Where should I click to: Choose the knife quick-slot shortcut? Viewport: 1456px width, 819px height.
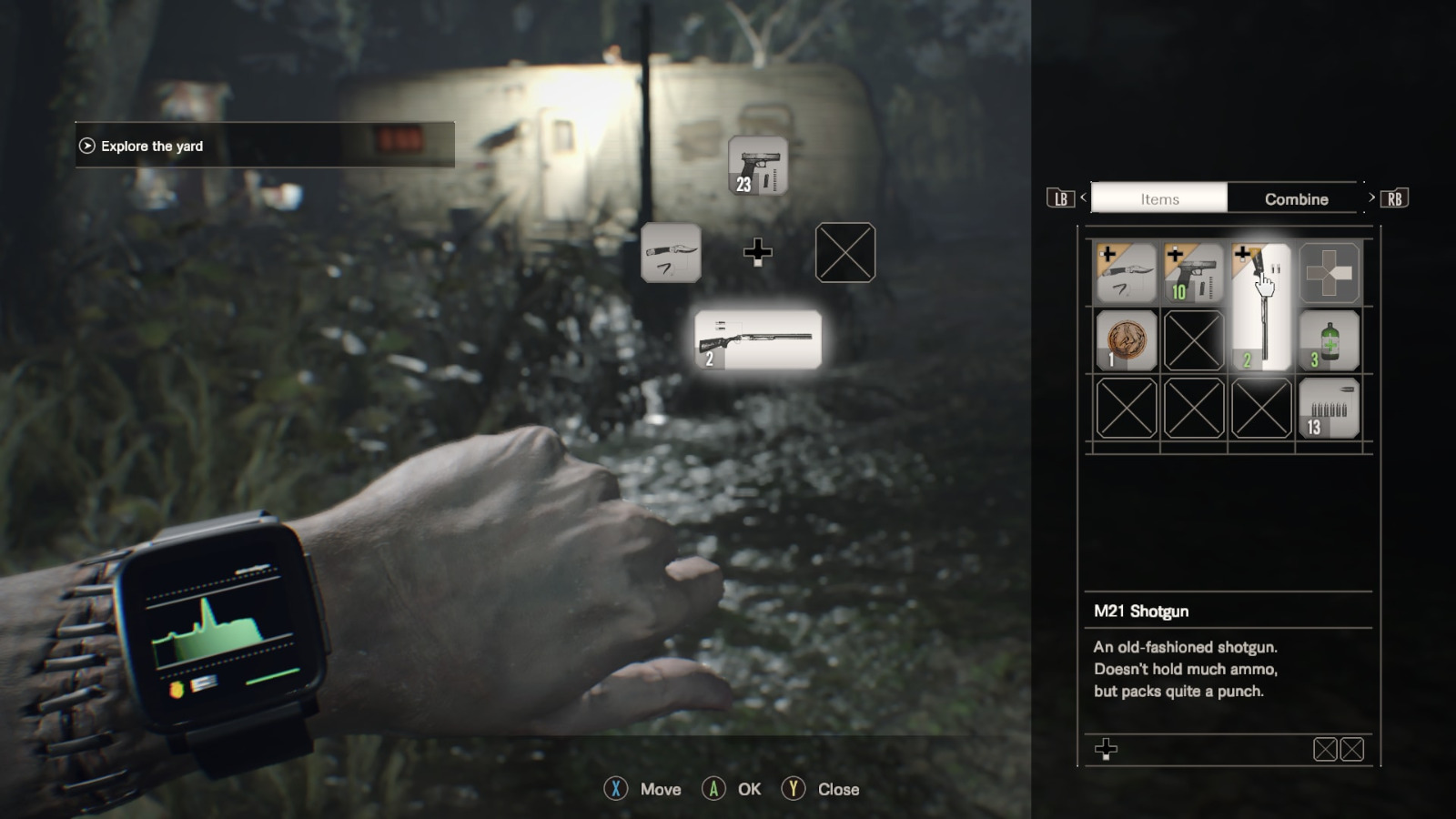pos(671,253)
